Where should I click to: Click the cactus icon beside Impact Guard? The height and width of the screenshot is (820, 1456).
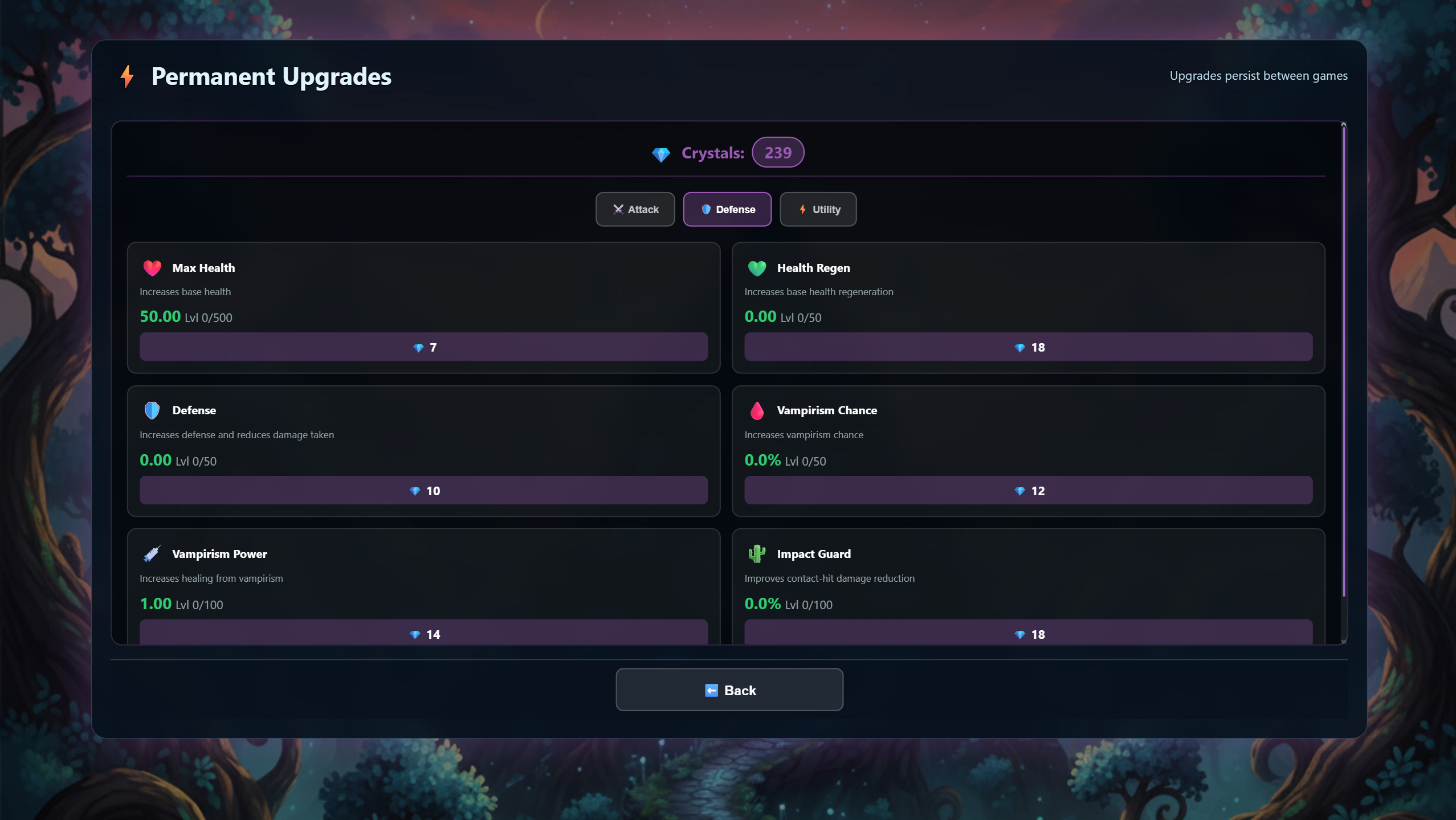(x=757, y=553)
